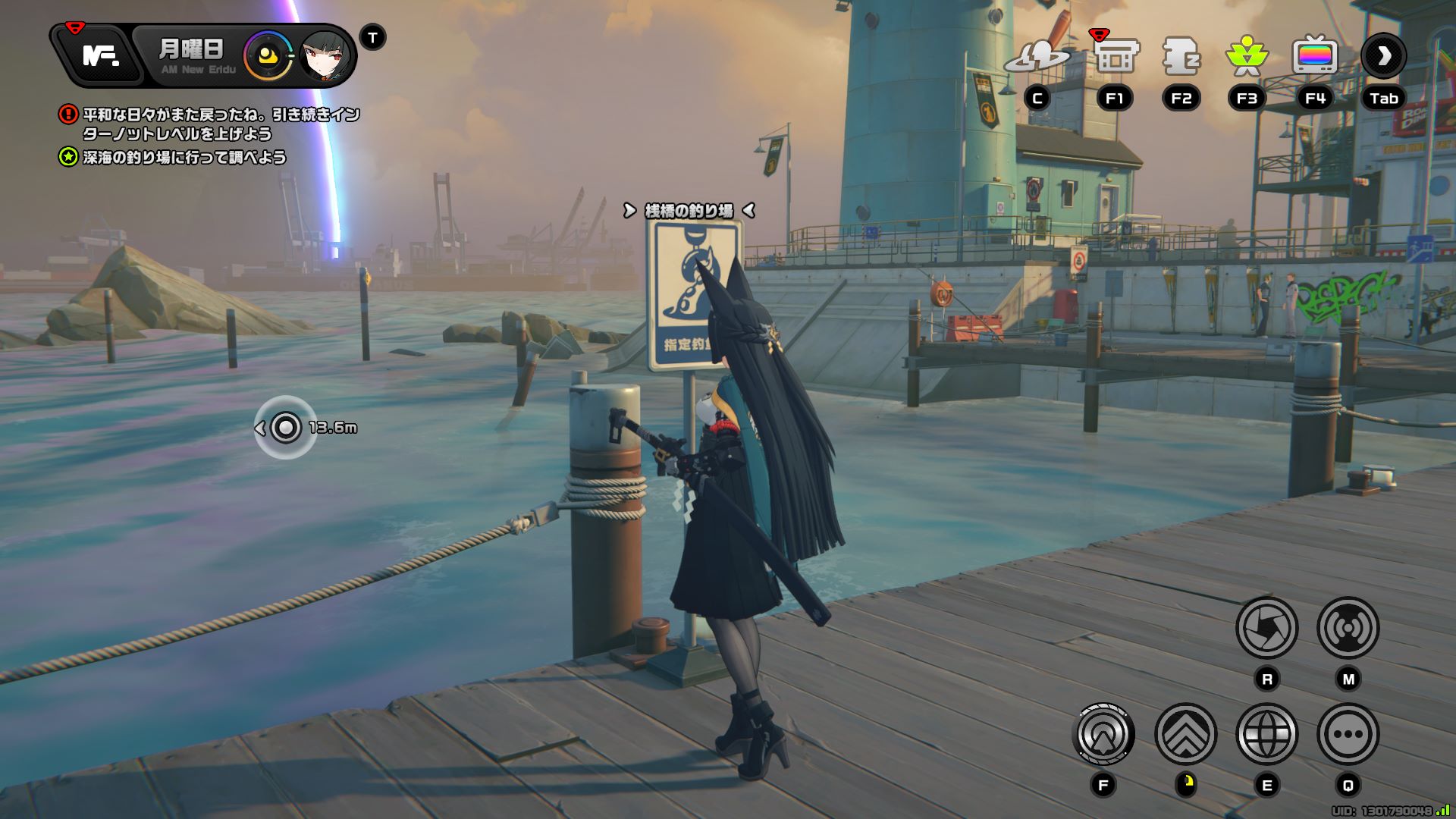1456x819 pixels.
Task: Open the time-of-day clock dial
Action: (268, 56)
